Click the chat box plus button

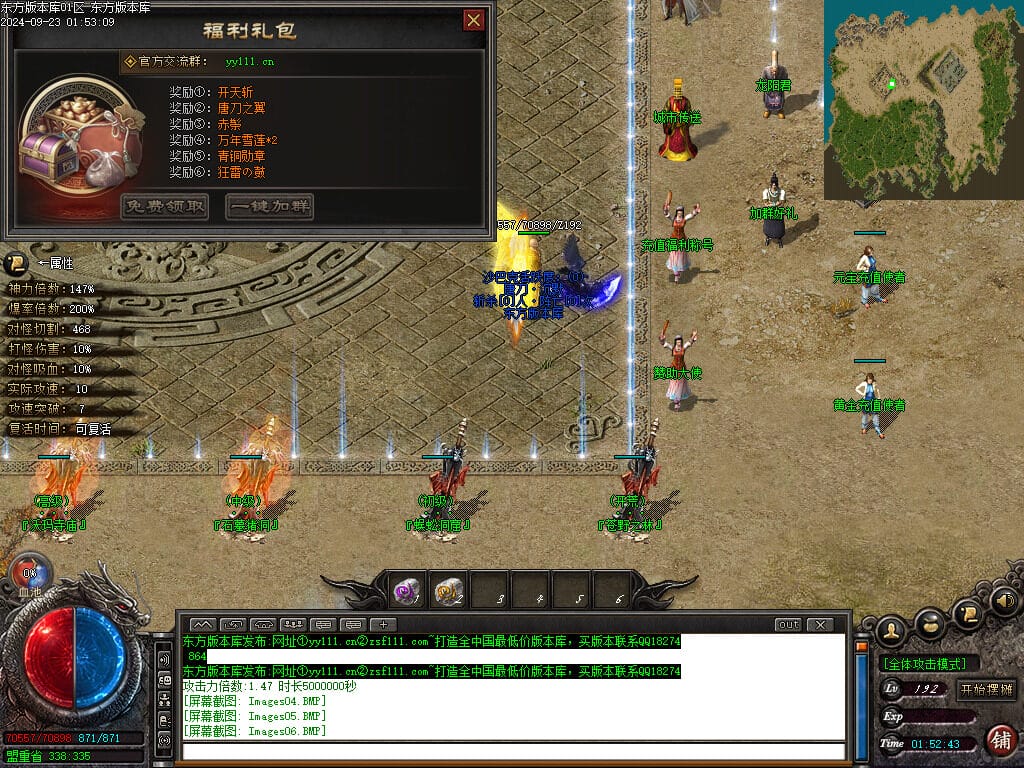383,624
